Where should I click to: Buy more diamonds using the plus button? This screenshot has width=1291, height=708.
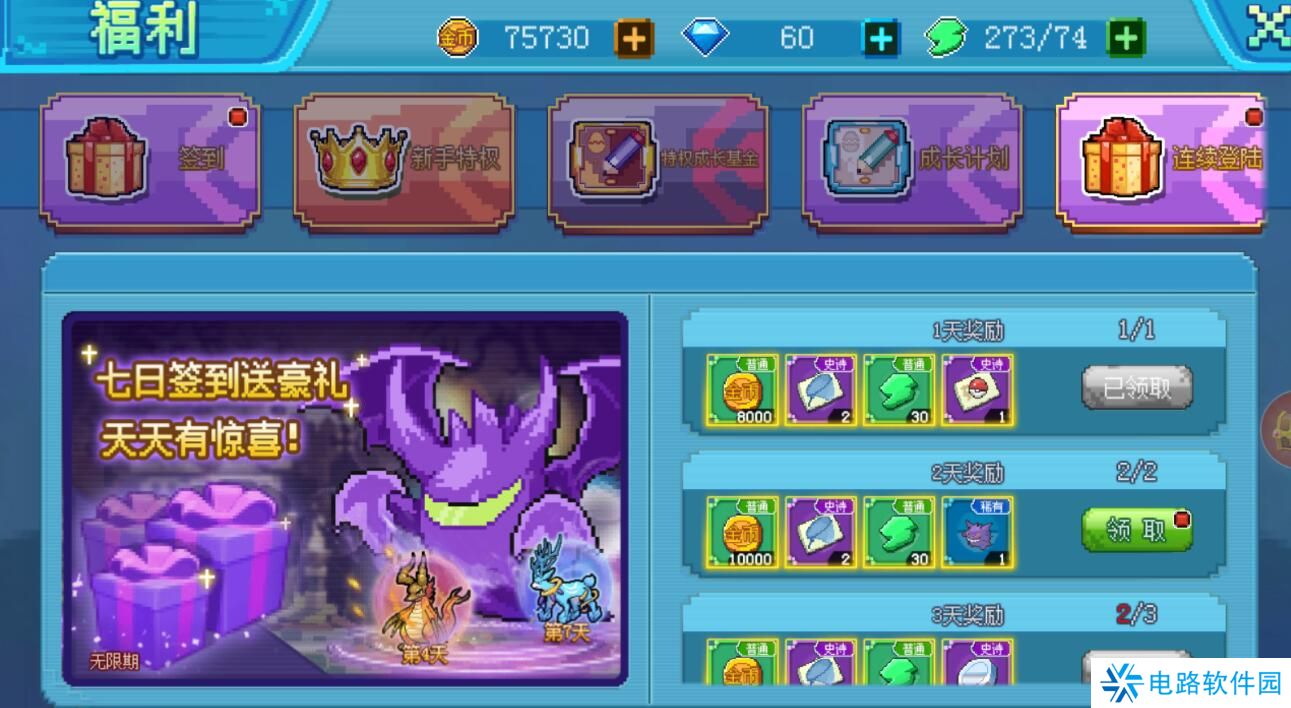[880, 39]
